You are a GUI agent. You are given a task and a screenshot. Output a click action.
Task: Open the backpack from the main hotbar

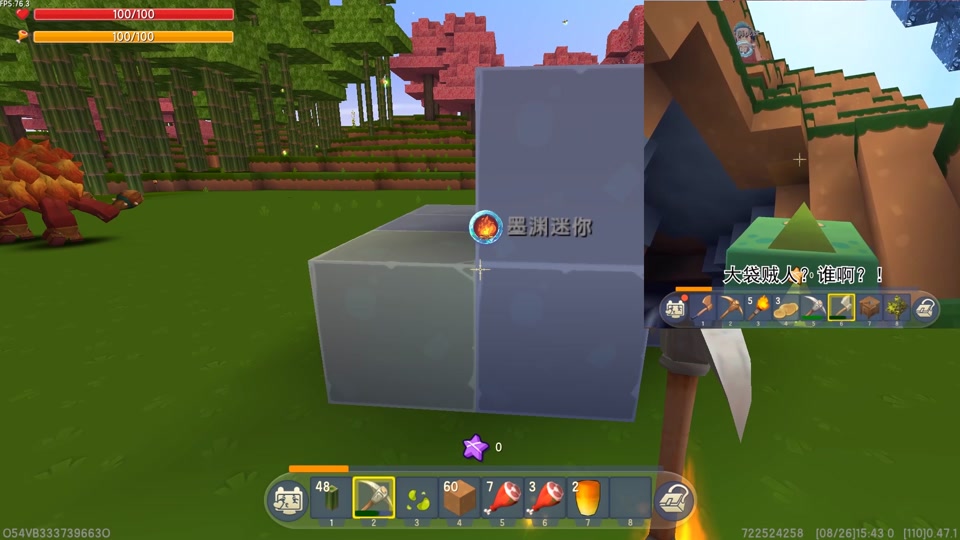[x=673, y=498]
